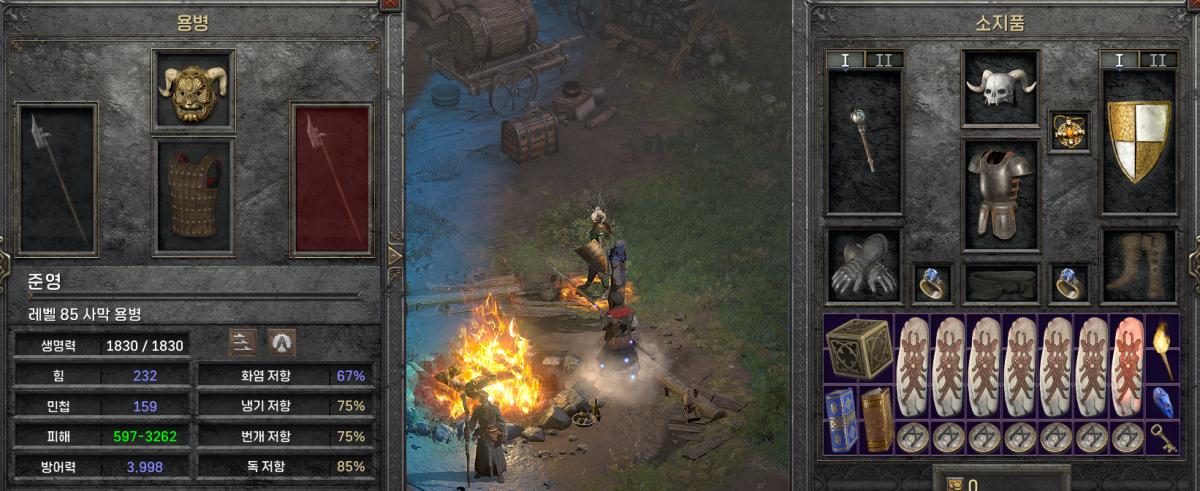
Task: Close the mercenary panel
Action: click(x=388, y=4)
